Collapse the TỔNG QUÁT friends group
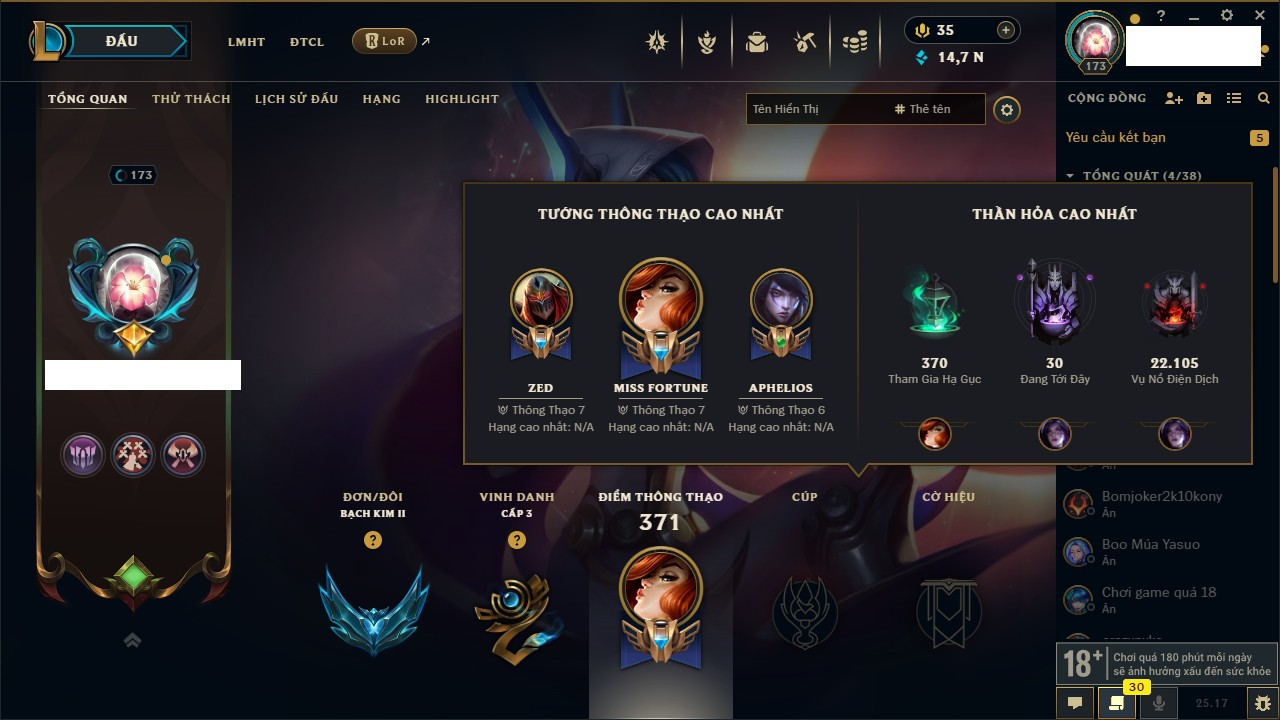This screenshot has width=1280, height=720. [x=1070, y=176]
